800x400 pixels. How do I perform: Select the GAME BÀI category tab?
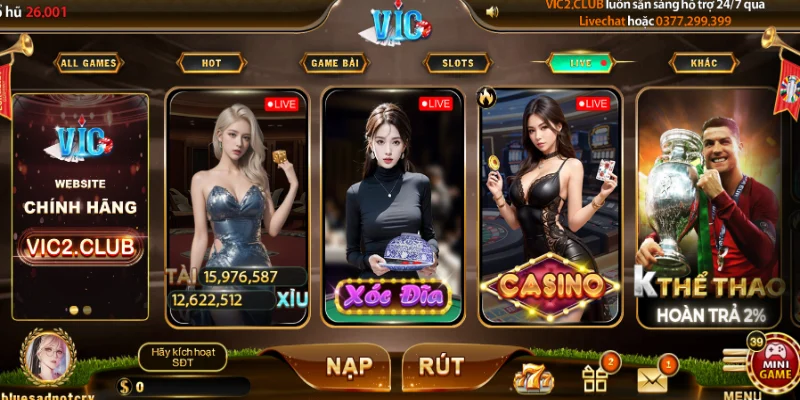334,63
